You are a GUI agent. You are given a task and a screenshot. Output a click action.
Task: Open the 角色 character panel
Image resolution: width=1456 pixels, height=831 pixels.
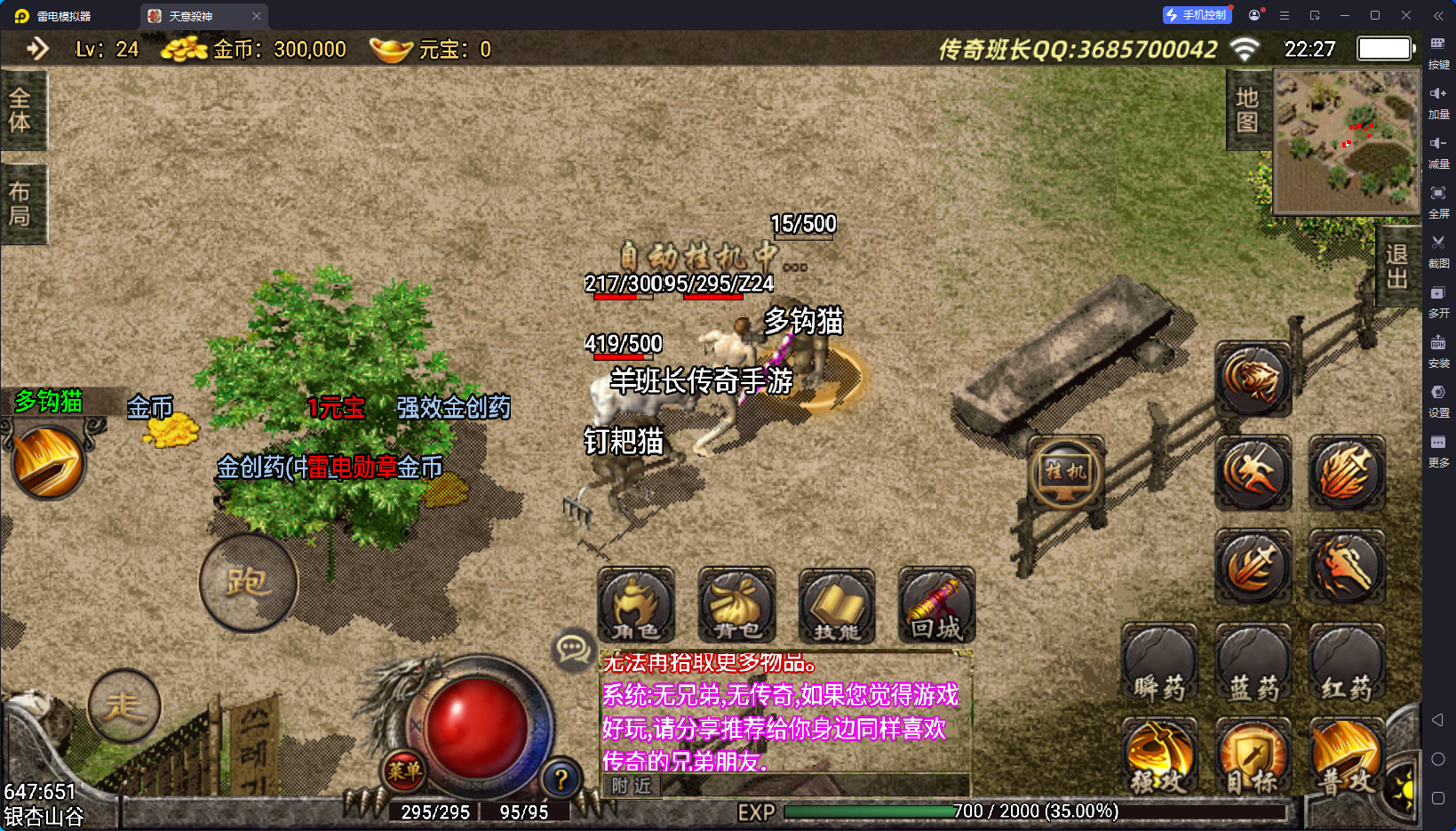[636, 605]
